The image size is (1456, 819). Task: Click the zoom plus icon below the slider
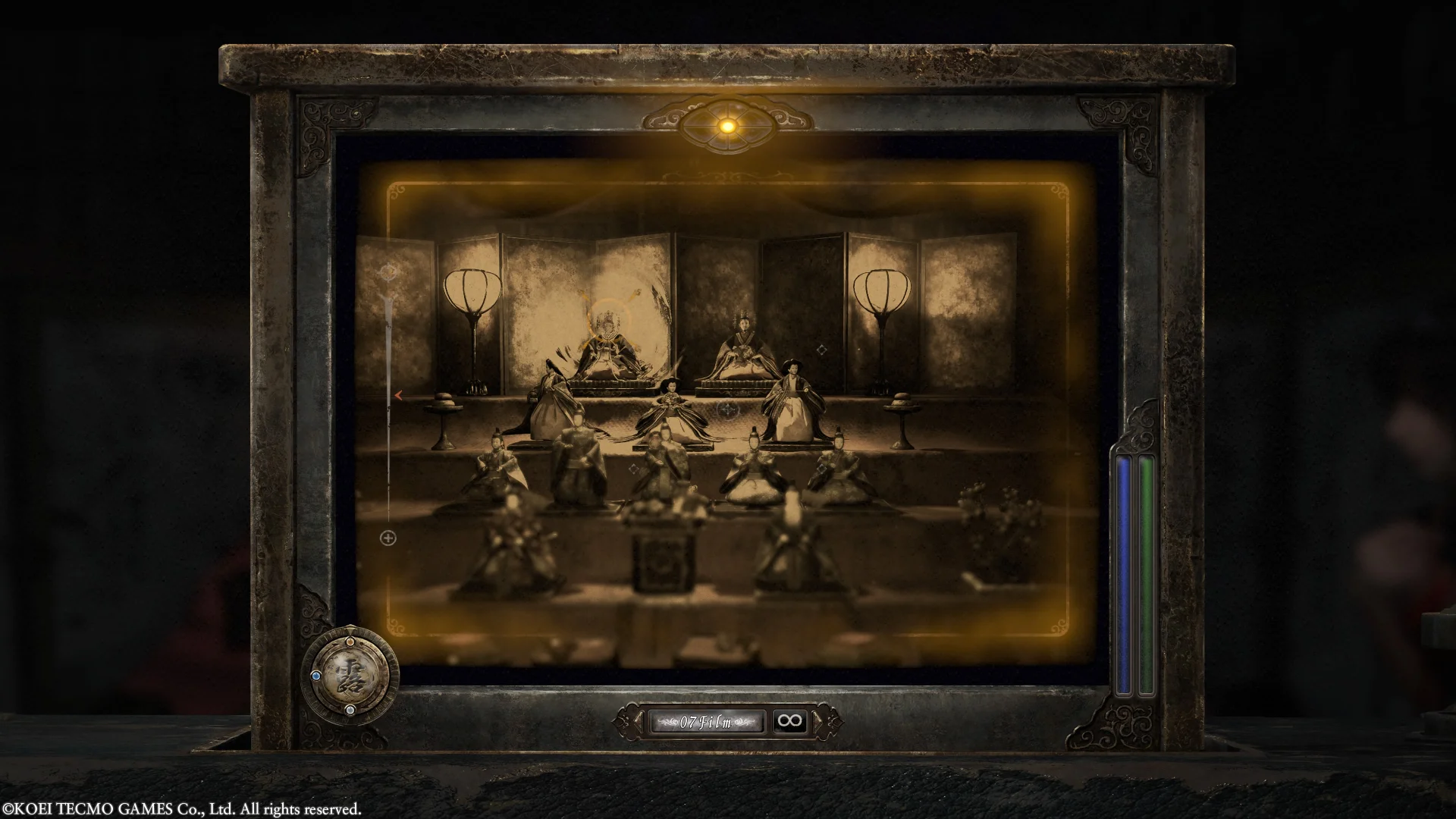[388, 538]
